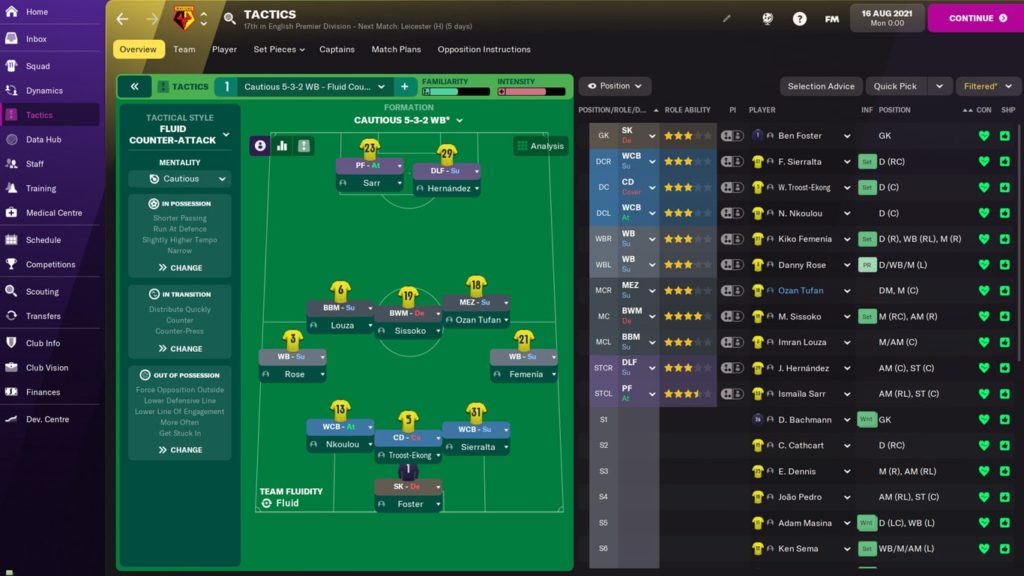Open the Match Plans tab

coord(396,49)
